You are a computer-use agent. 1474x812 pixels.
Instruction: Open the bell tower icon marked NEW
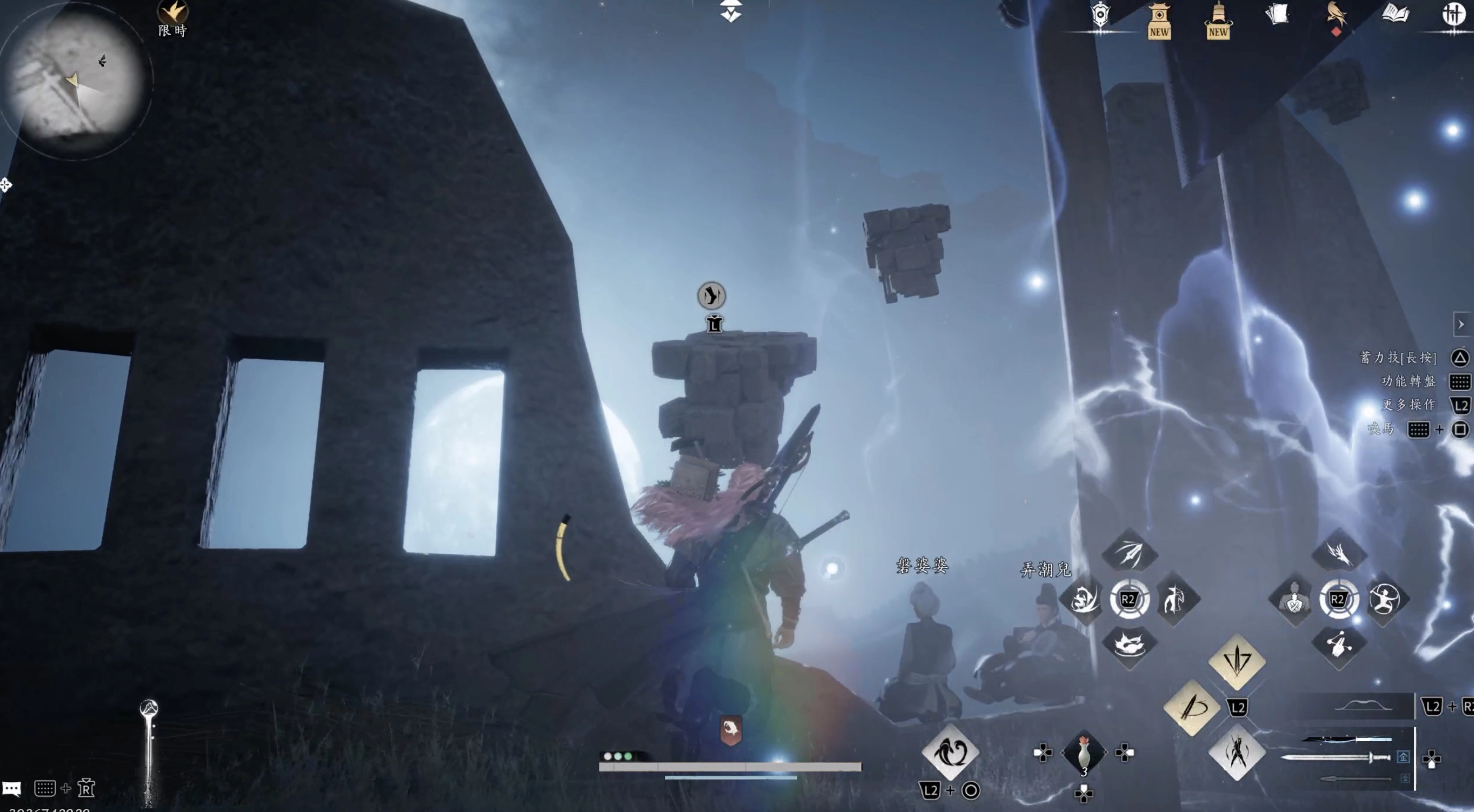(1218, 21)
